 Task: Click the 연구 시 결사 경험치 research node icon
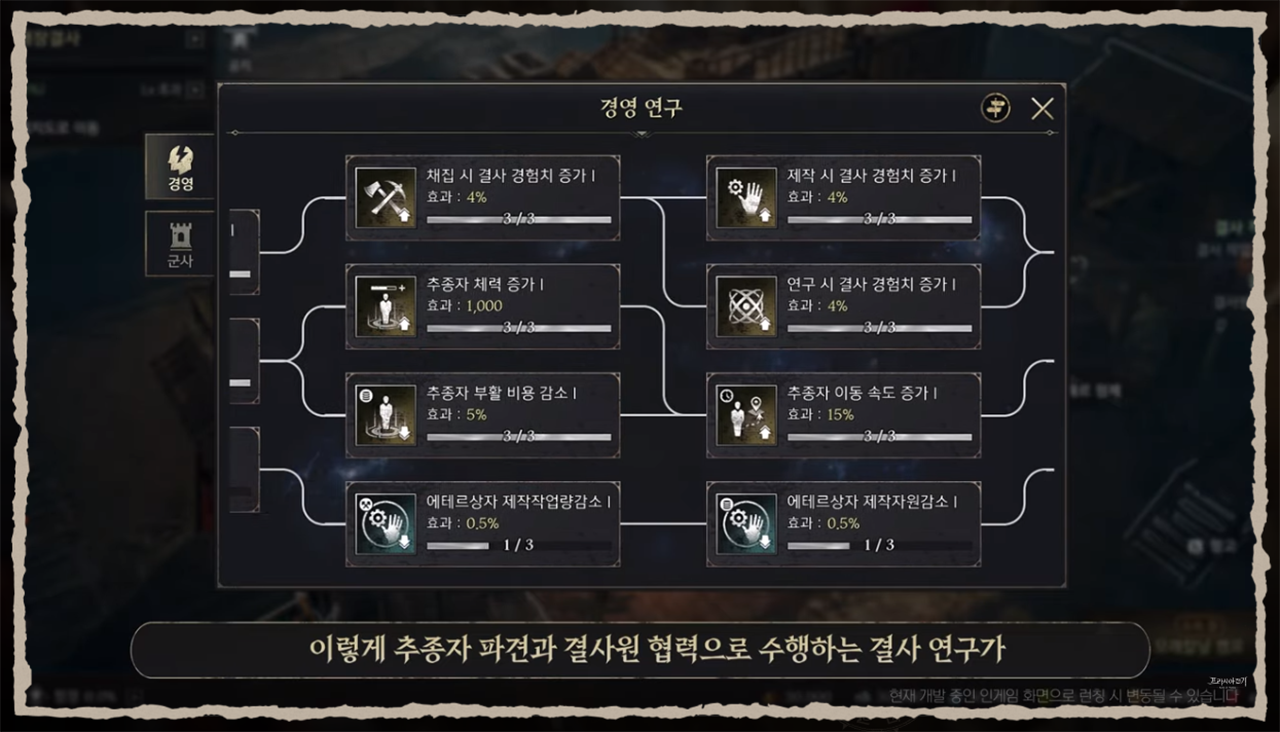(745, 305)
